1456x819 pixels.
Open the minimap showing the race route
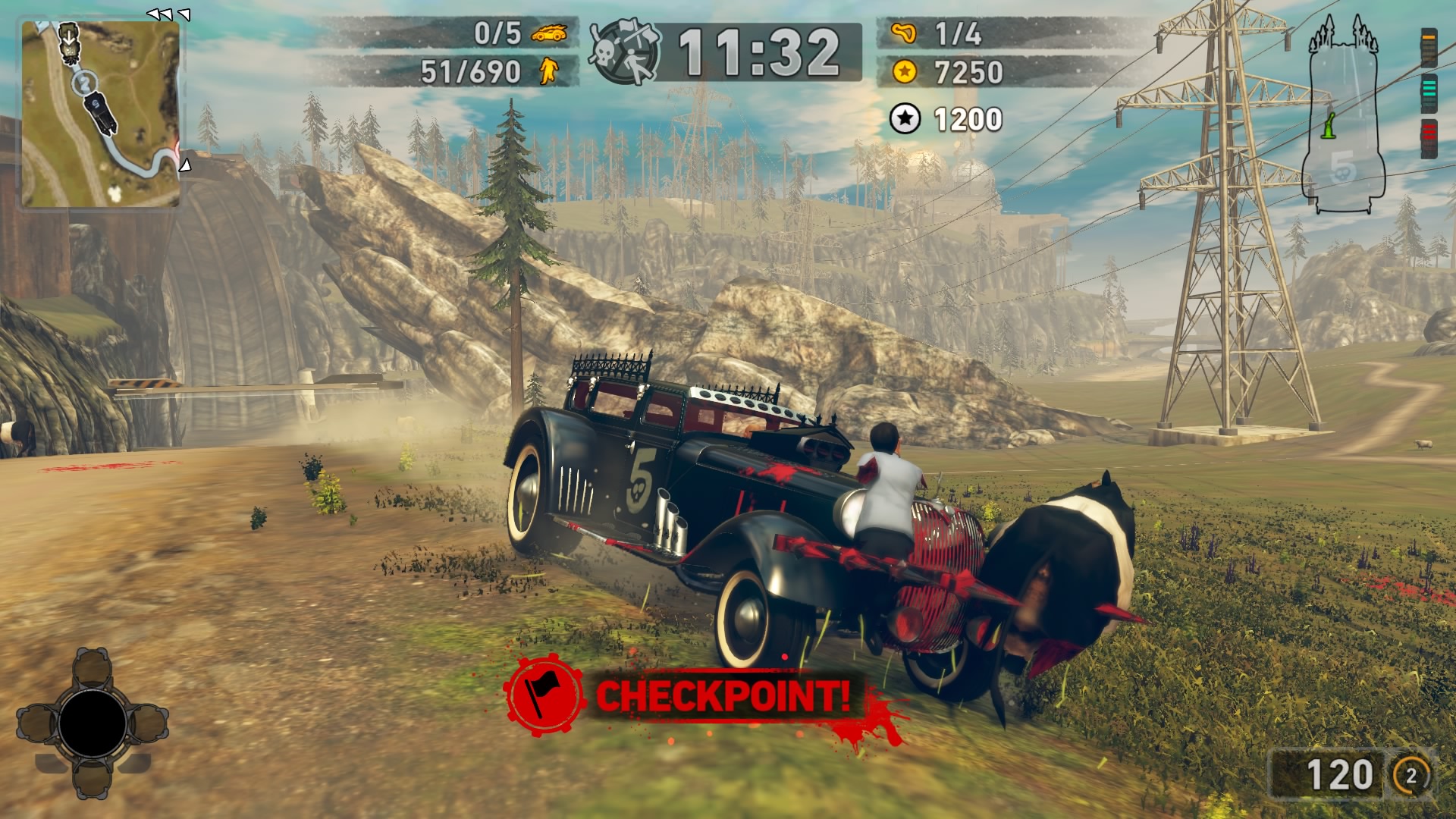click(x=100, y=114)
